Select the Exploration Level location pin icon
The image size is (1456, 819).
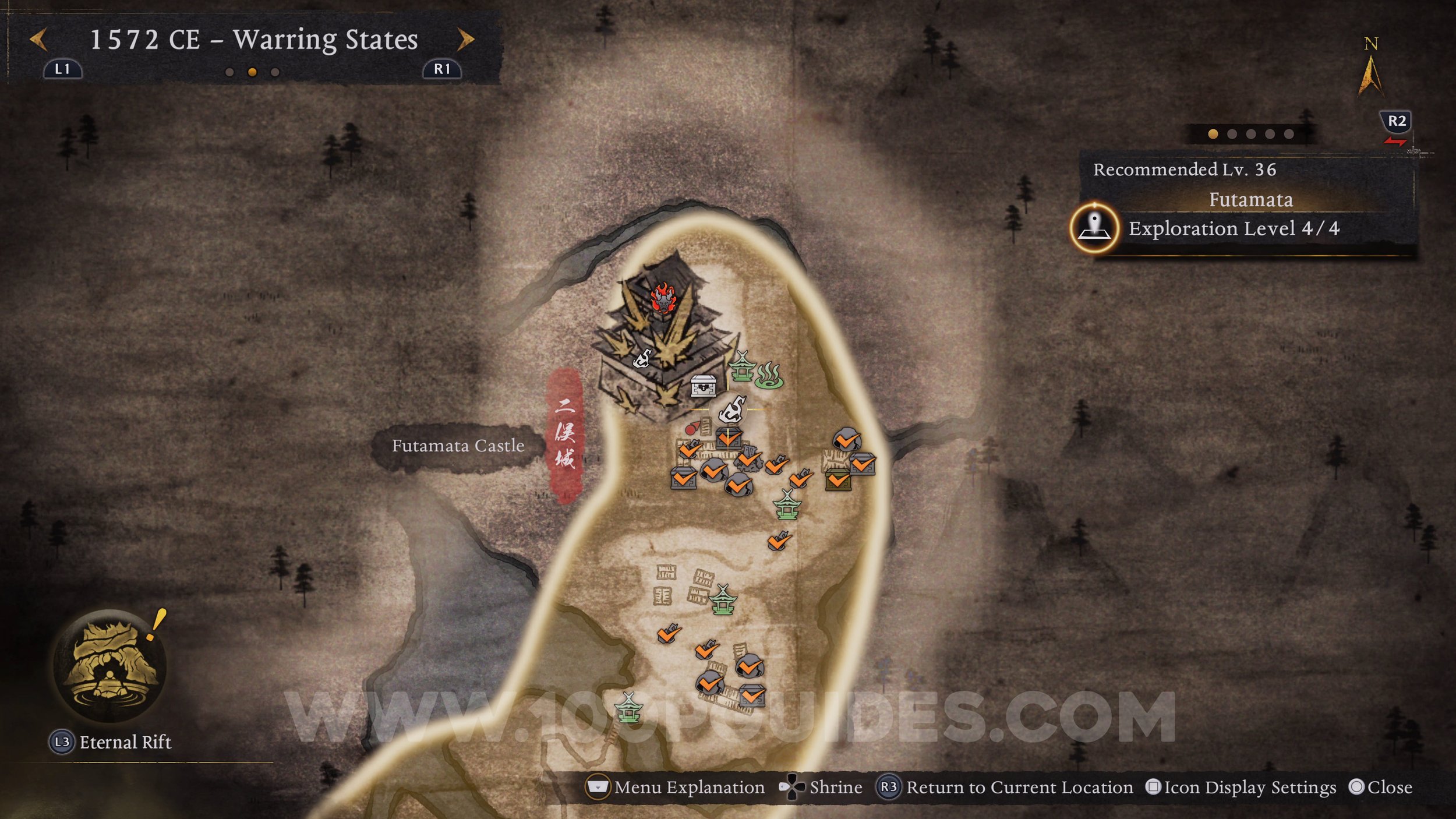pos(1094,228)
